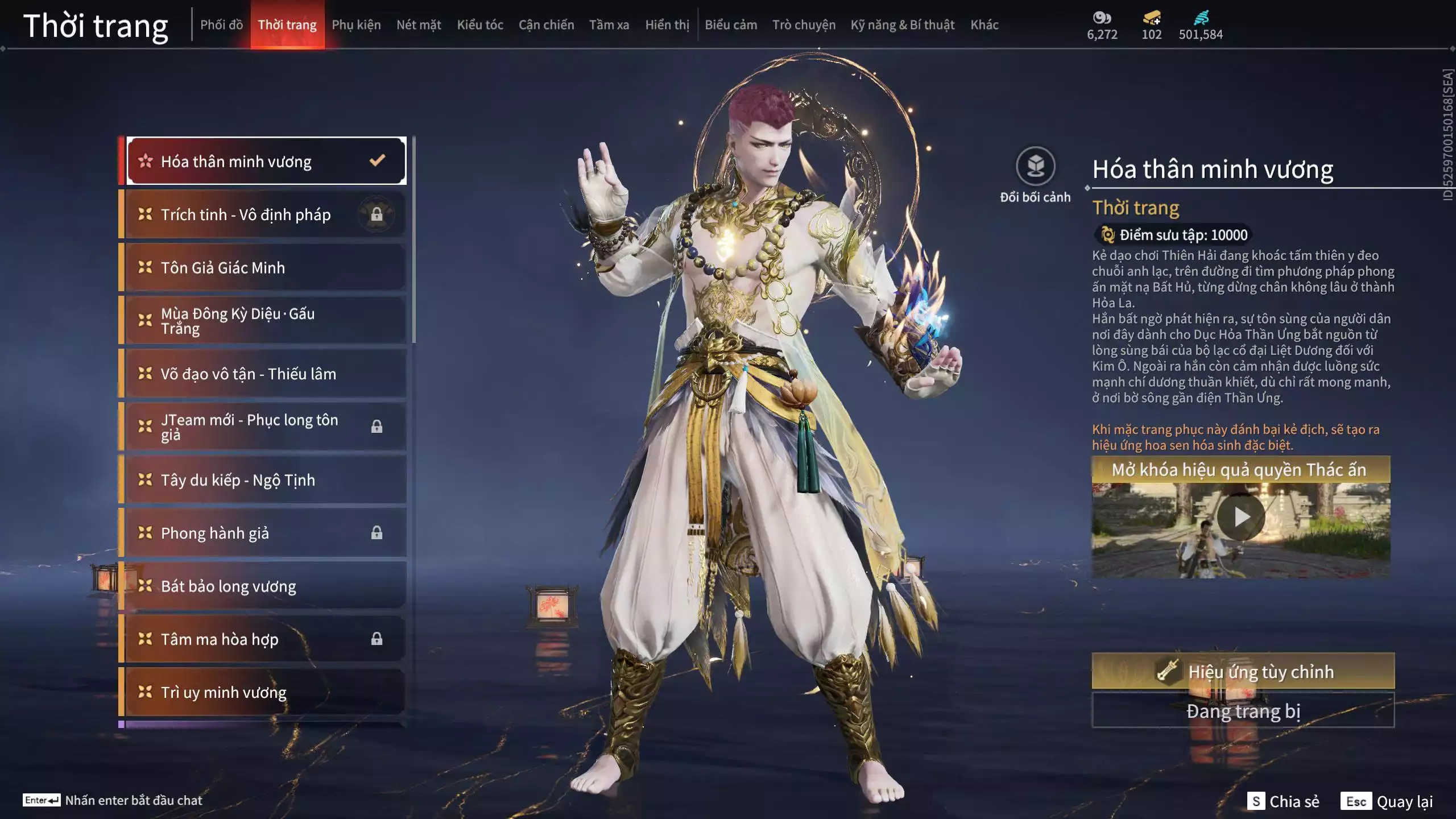
Task: Choose the Tôn Giả Giác Minh outfit
Action: point(265,267)
